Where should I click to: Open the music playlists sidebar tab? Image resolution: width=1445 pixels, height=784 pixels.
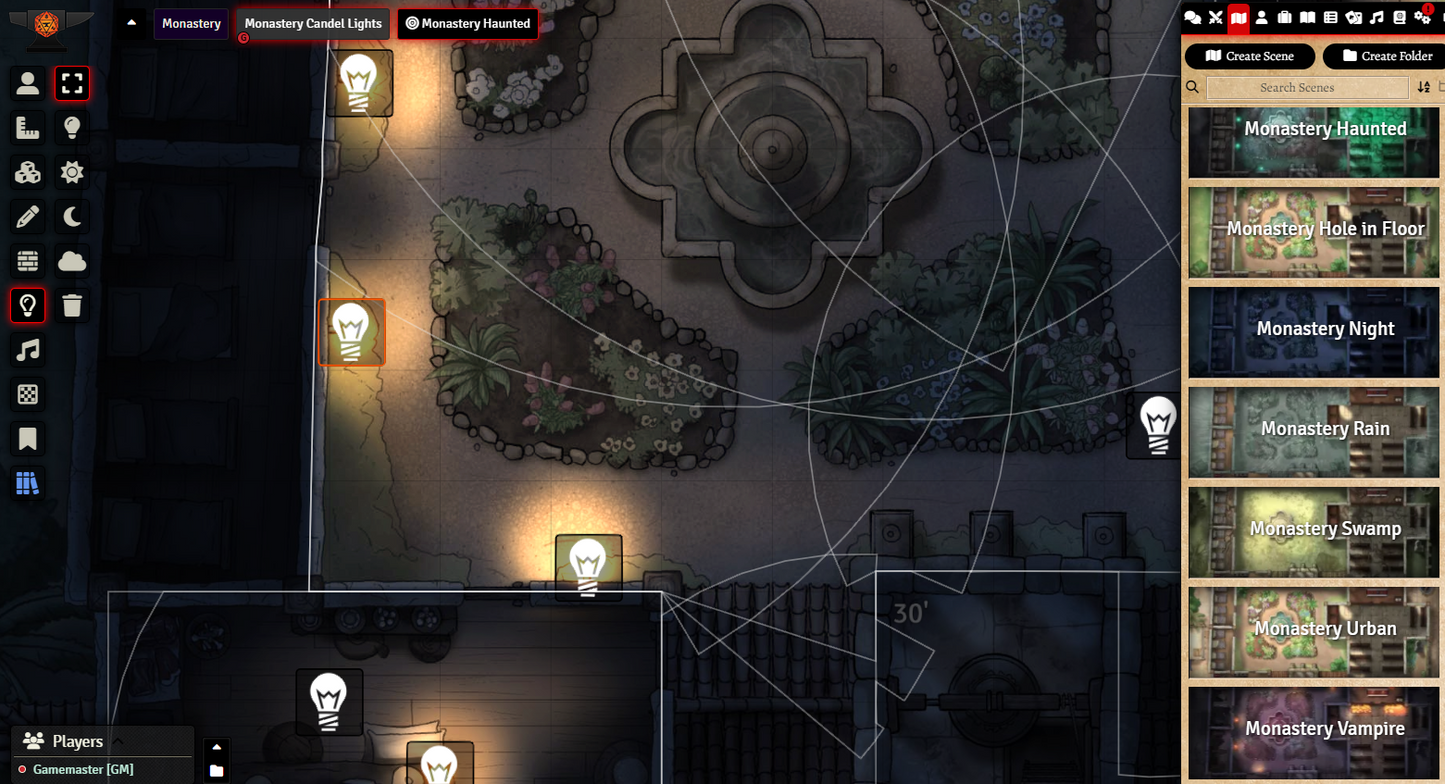point(1377,17)
